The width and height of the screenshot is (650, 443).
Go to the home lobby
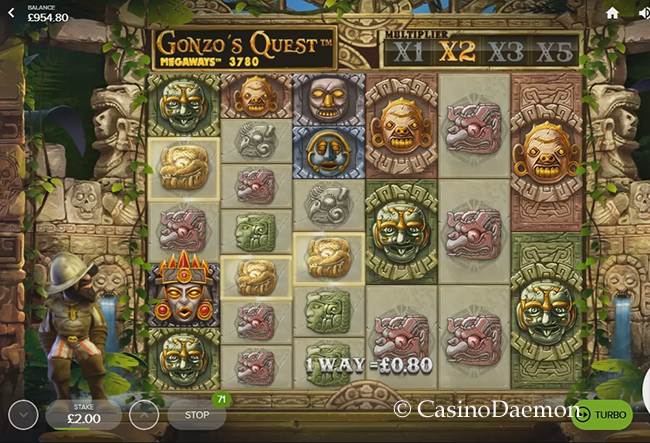pyautogui.click(x=612, y=13)
